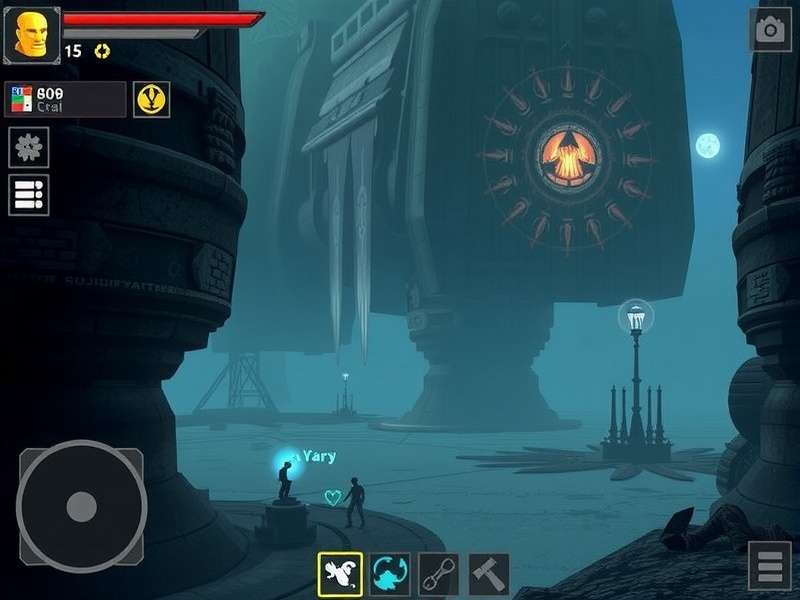The image size is (800, 600).
Task: Open the yellow-faced character portrait
Action: tap(32, 35)
